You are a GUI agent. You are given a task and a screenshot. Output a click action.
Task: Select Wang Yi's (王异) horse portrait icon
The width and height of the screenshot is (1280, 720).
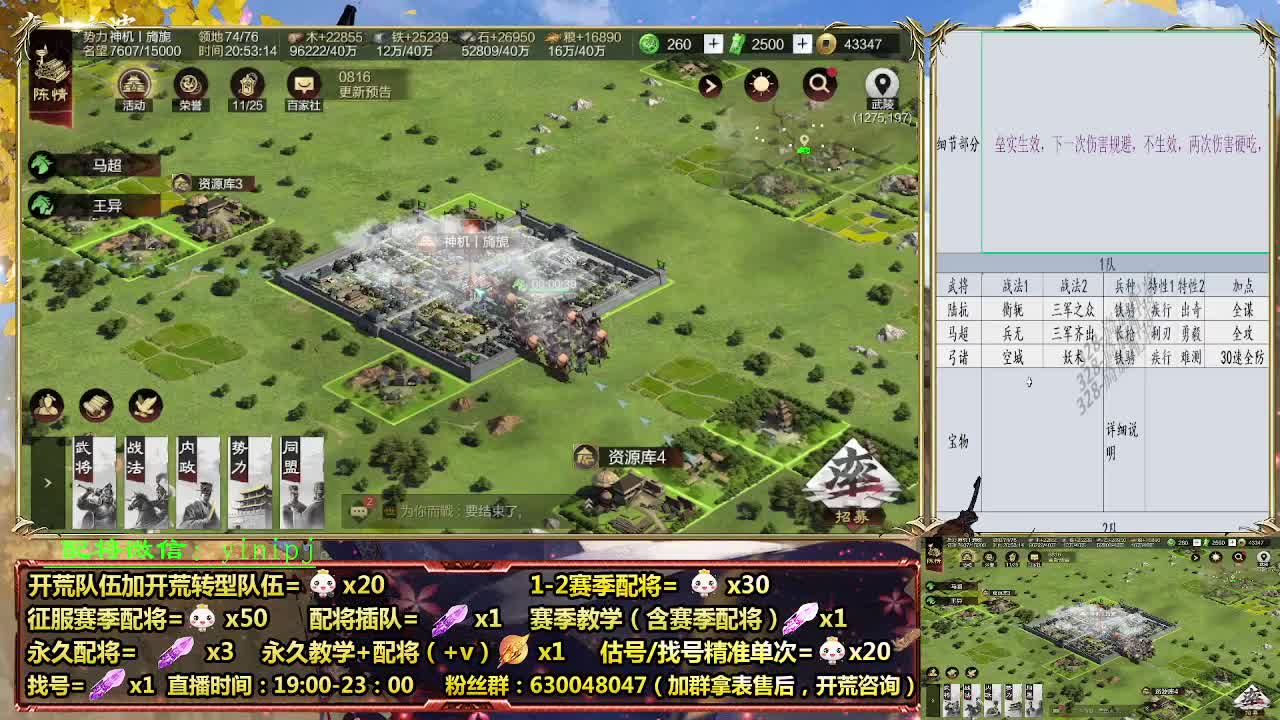[x=40, y=207]
